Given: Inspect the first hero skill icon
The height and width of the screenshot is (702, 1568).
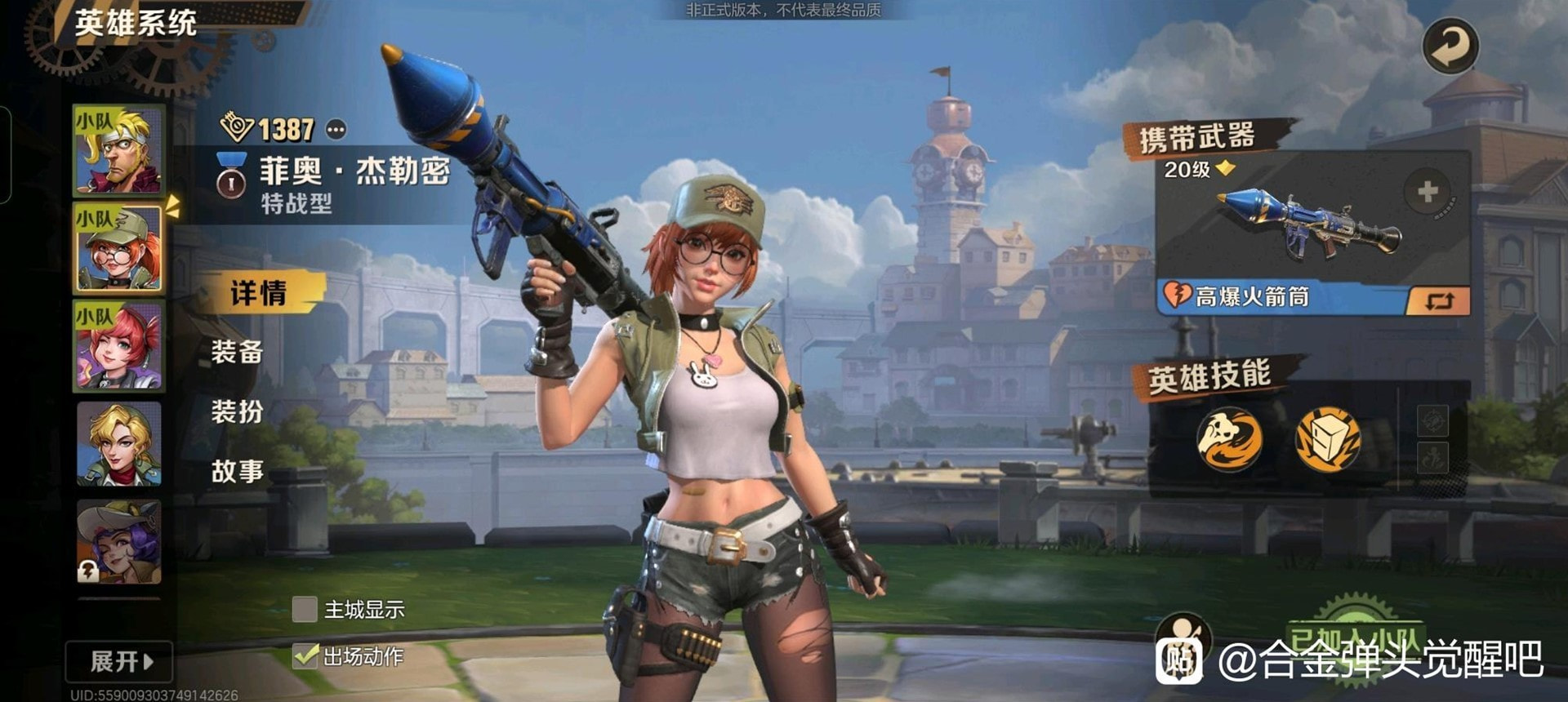Looking at the screenshot, I should pos(1229,439).
